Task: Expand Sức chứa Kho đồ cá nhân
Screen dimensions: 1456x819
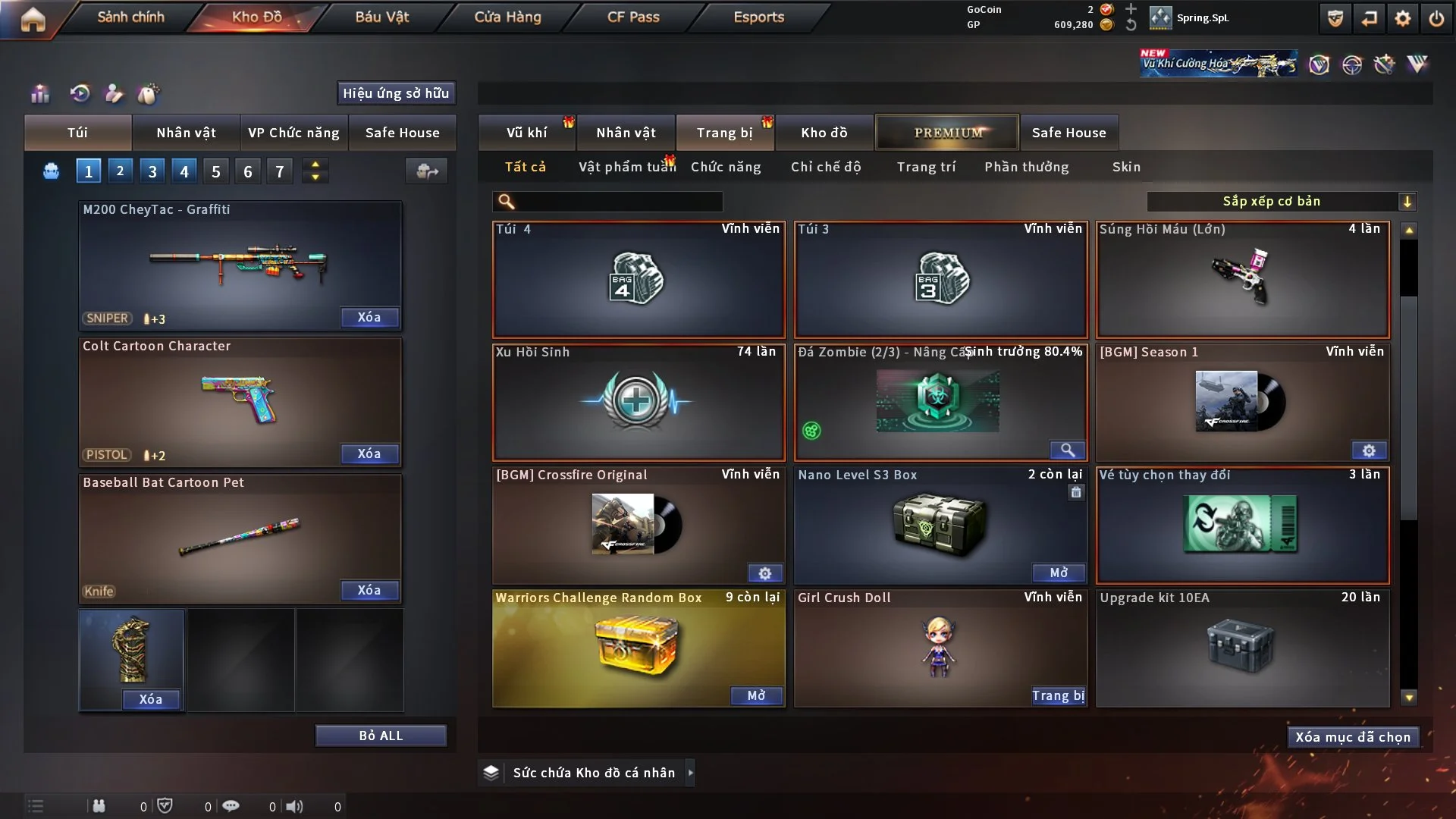Action: coord(690,773)
